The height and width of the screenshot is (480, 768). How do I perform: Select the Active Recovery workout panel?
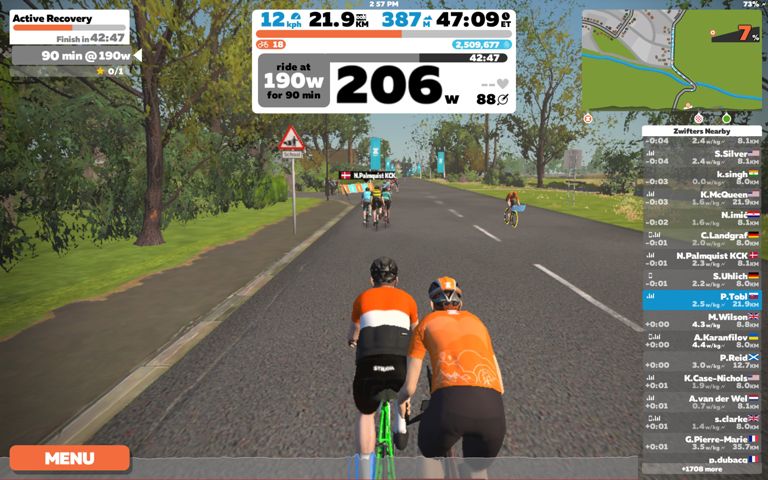pos(69,27)
